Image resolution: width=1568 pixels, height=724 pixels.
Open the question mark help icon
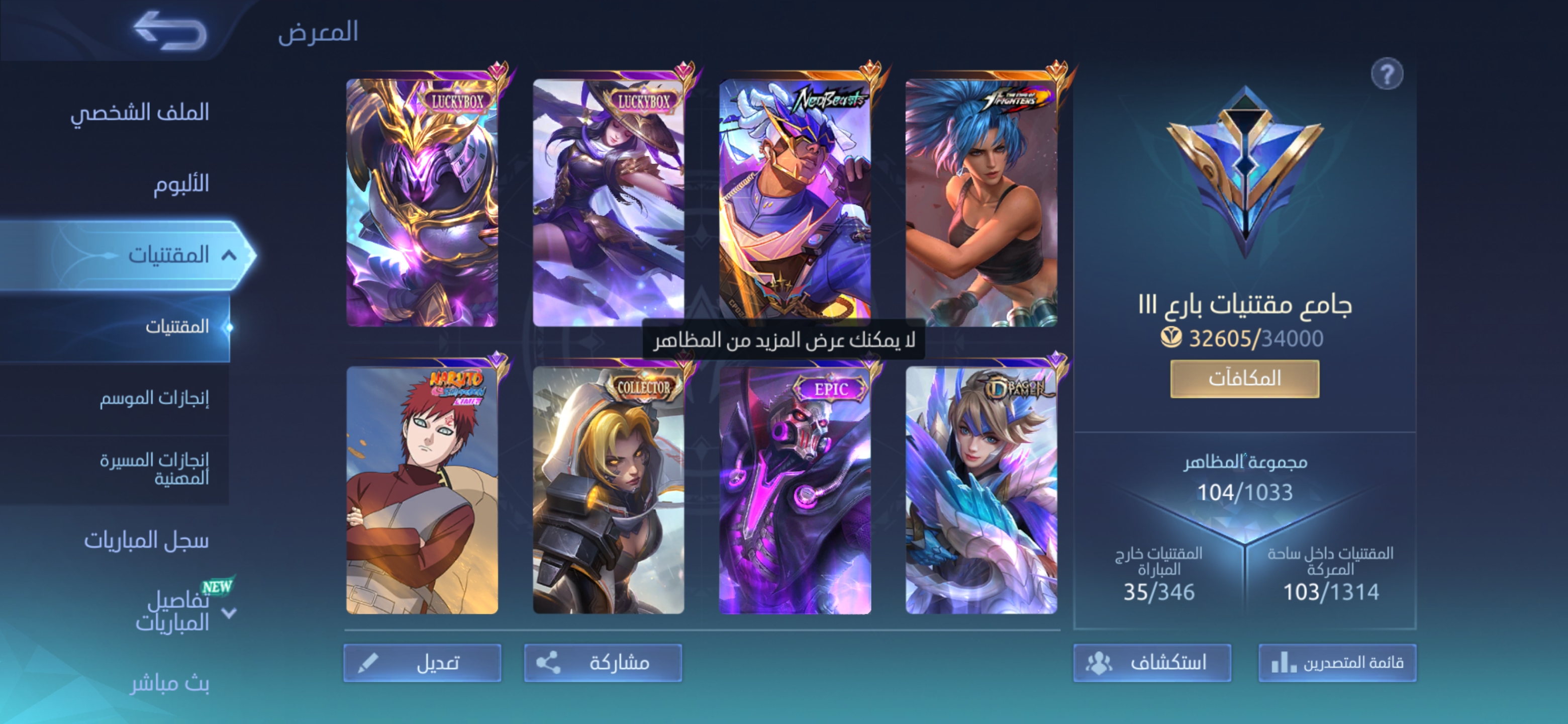(x=1387, y=74)
